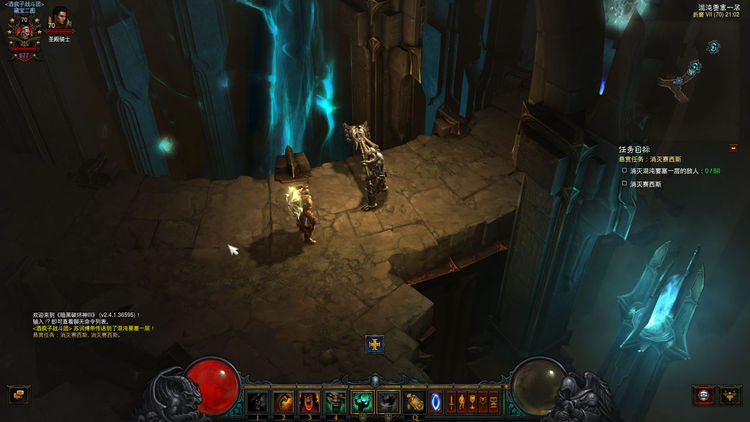Activate the green demon face skill
This screenshot has width=750, height=422.
pos(335,402)
